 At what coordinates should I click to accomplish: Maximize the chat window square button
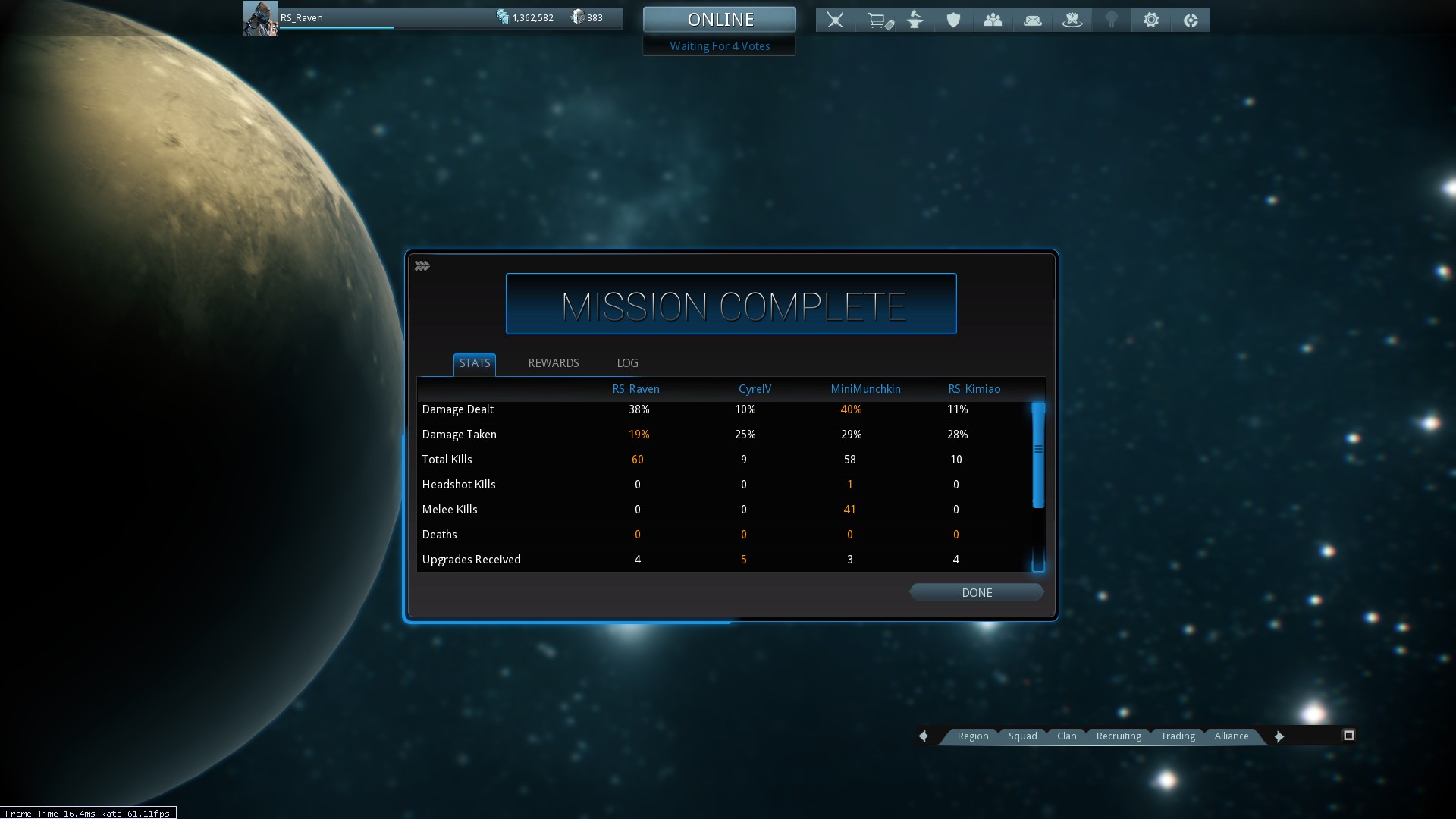click(1348, 735)
